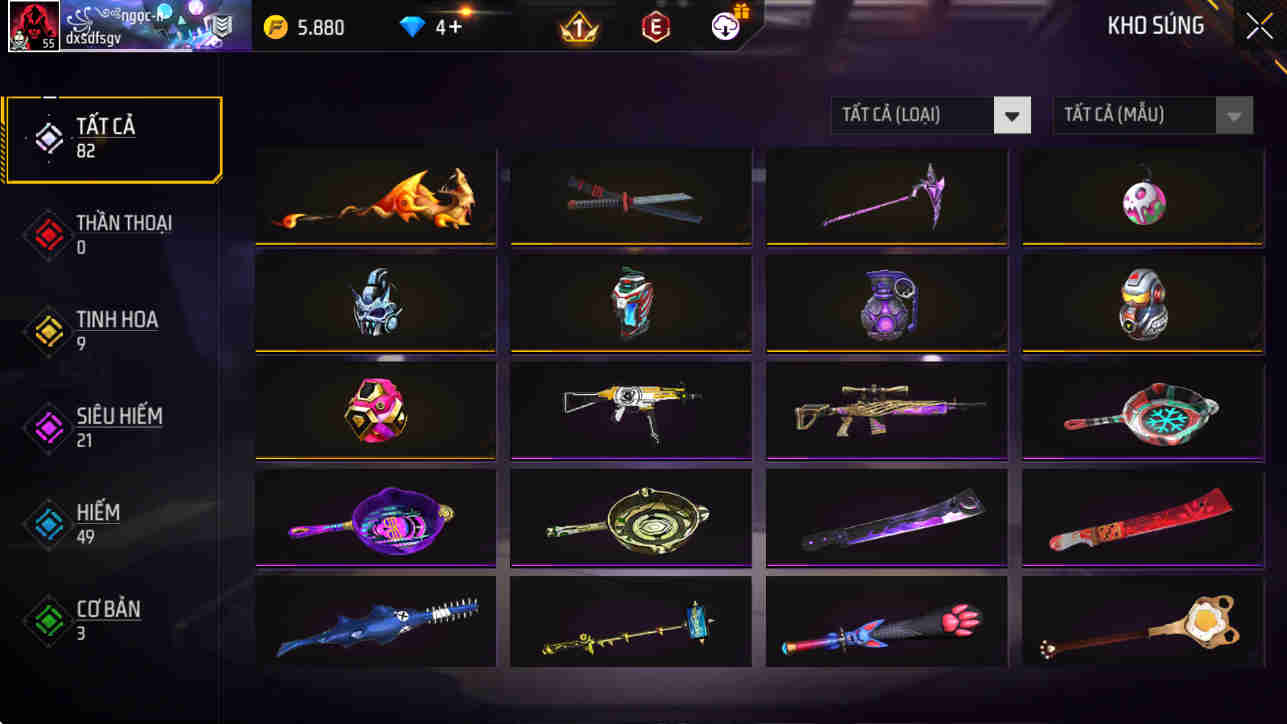The width and height of the screenshot is (1287, 724).
Task: Click the green CƠ BẢN rarity diamond icon
Action: pyautogui.click(x=47, y=618)
